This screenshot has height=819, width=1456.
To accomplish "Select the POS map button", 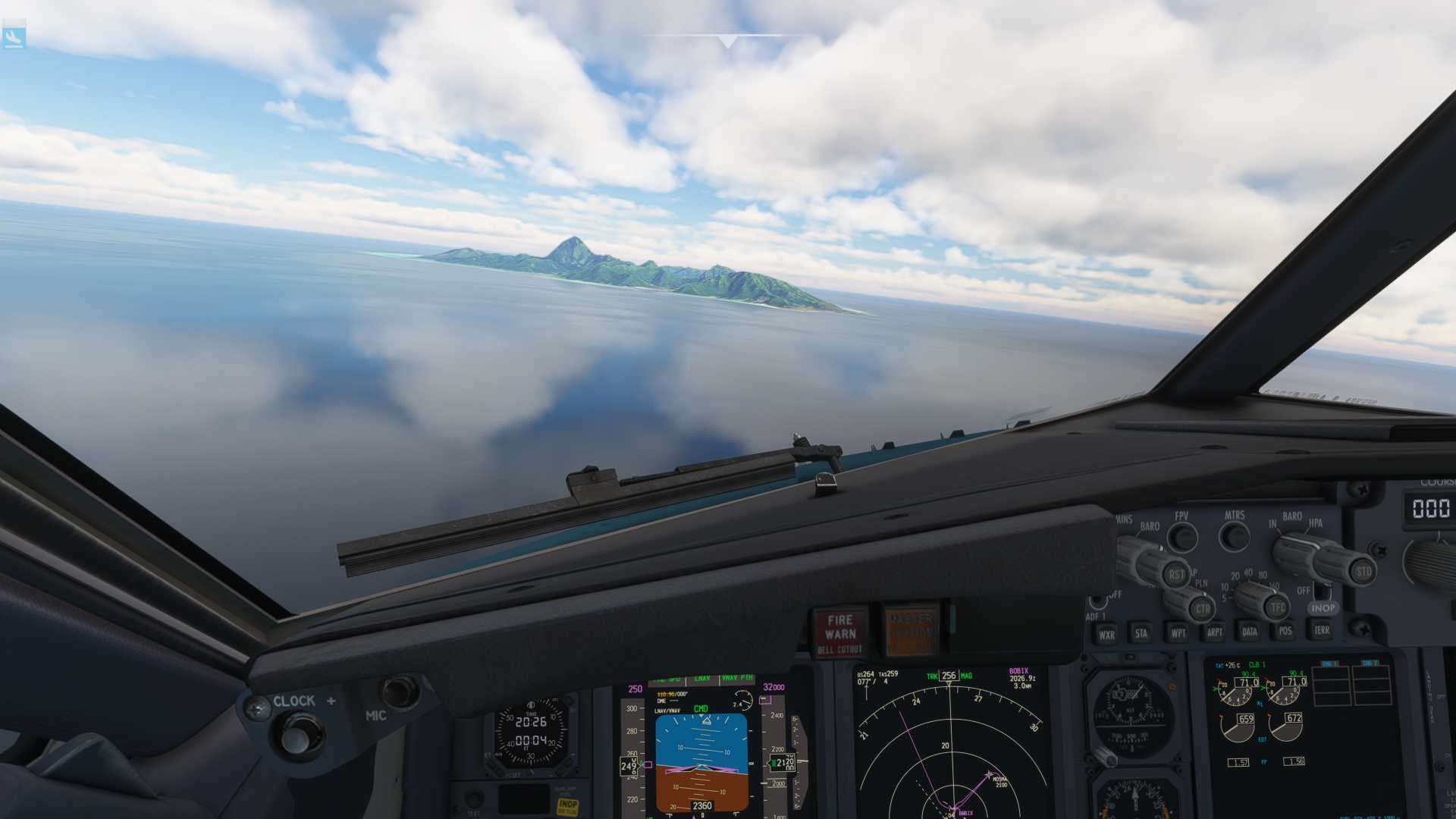I will 1285,630.
